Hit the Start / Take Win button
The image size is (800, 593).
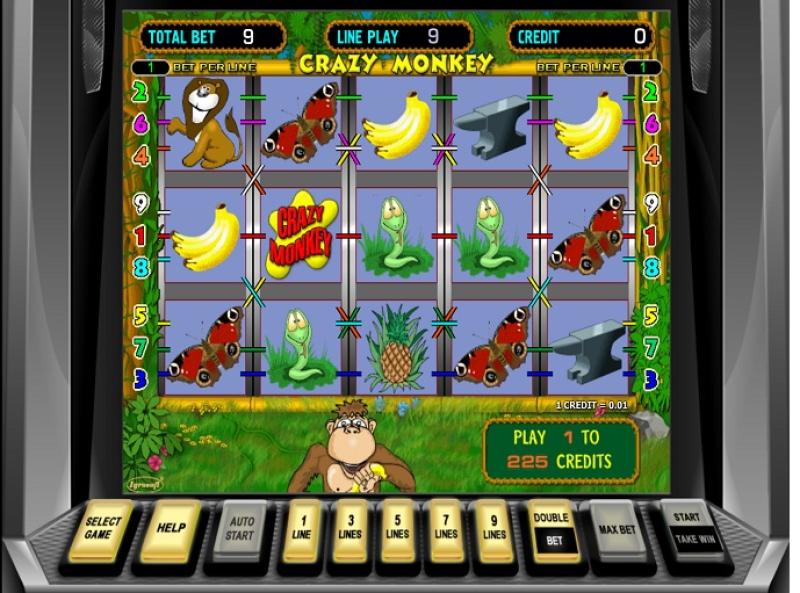(x=689, y=527)
